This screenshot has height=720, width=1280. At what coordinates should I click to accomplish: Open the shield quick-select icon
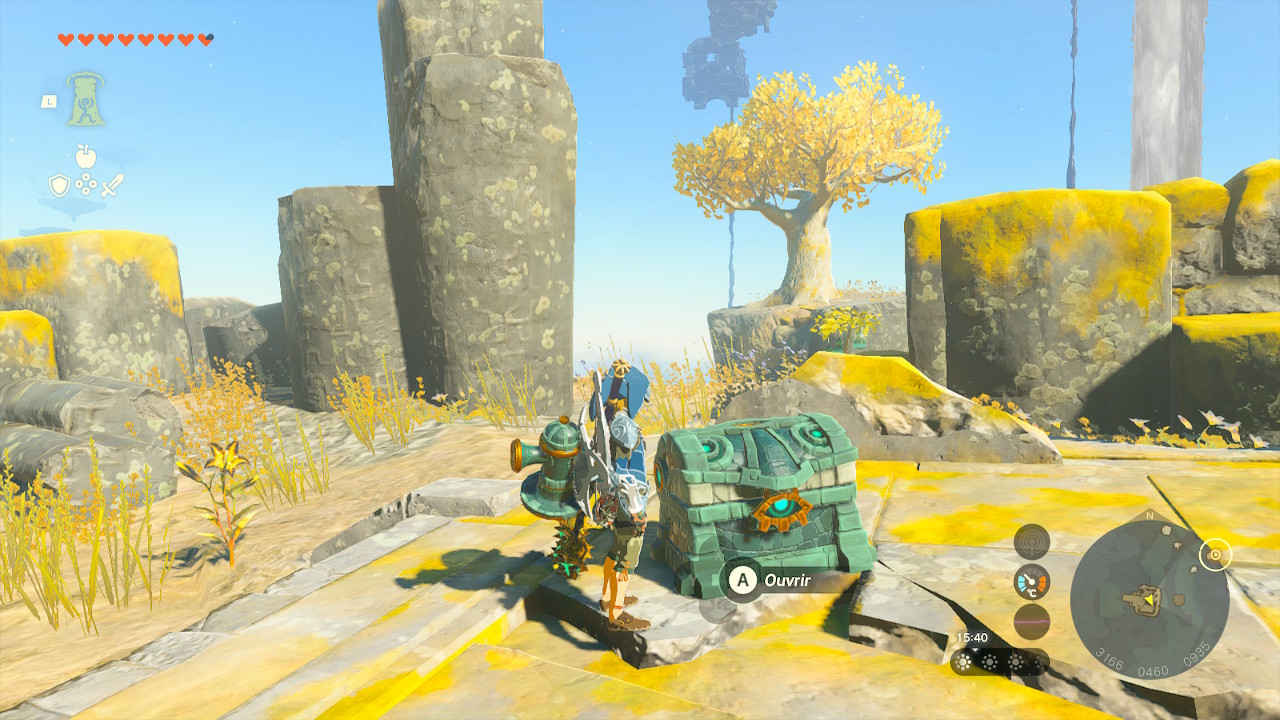point(59,184)
